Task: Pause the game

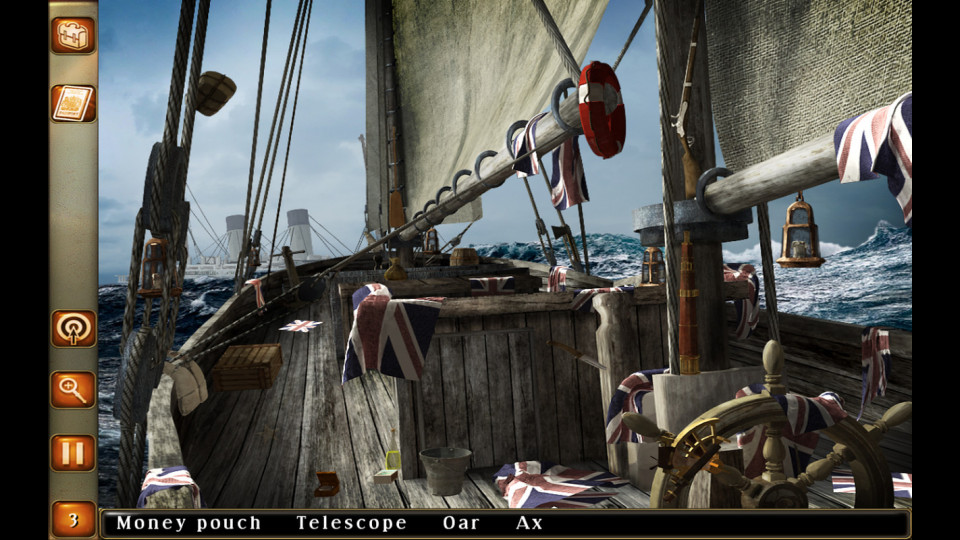Action: (73, 452)
